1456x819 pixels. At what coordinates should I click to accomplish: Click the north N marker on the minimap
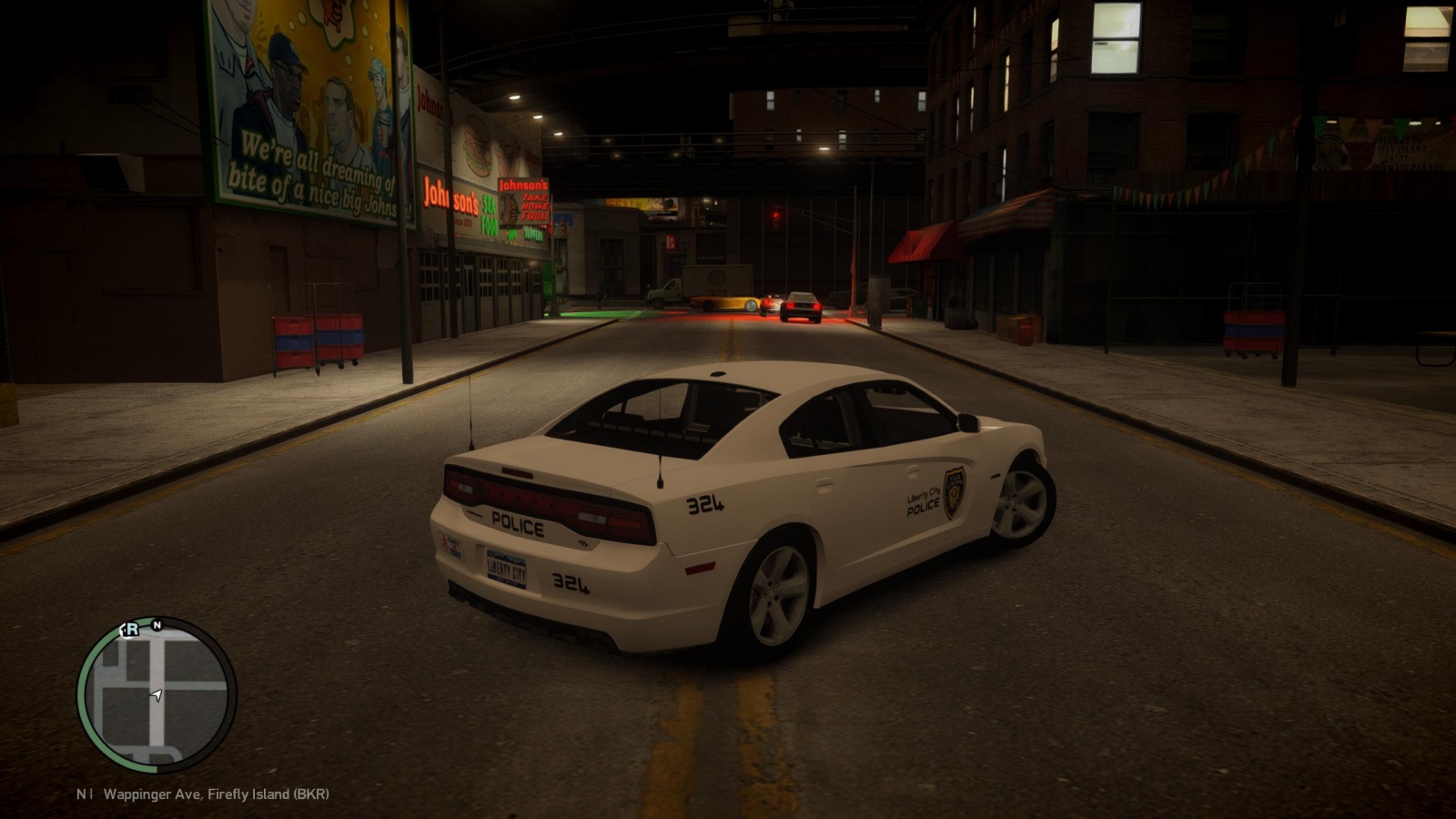(x=157, y=625)
